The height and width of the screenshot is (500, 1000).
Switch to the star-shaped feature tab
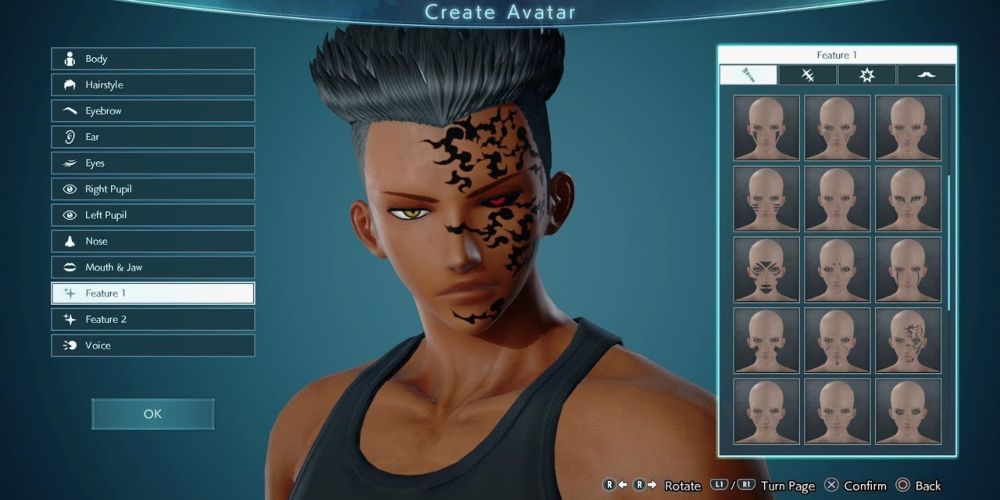click(866, 75)
